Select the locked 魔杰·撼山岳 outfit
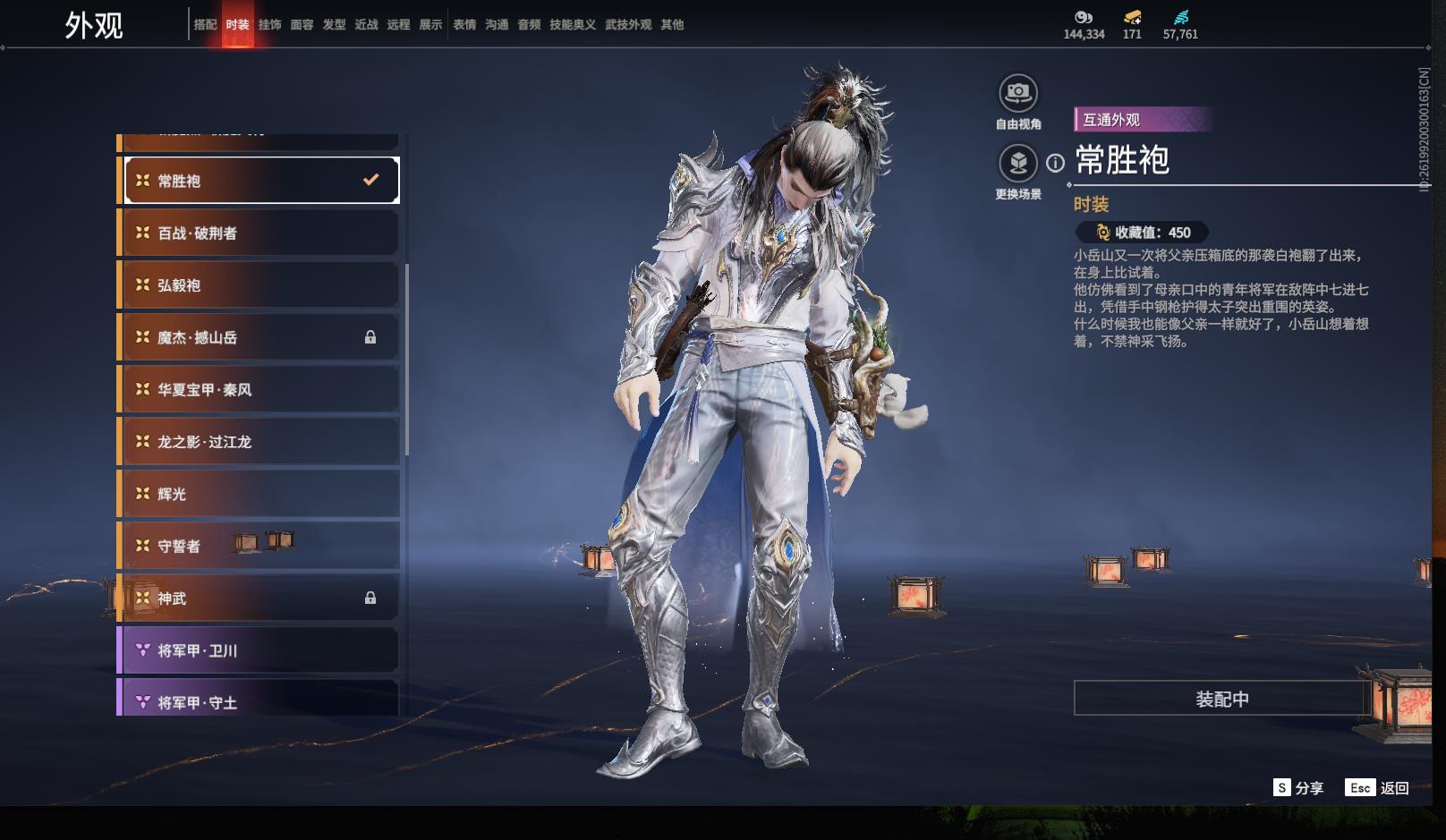This screenshot has width=1446, height=840. pos(259,337)
